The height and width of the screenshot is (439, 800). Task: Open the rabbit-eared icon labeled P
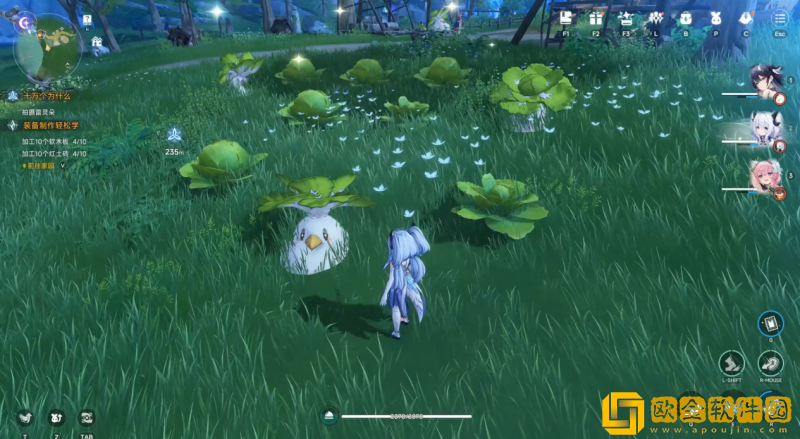716,18
